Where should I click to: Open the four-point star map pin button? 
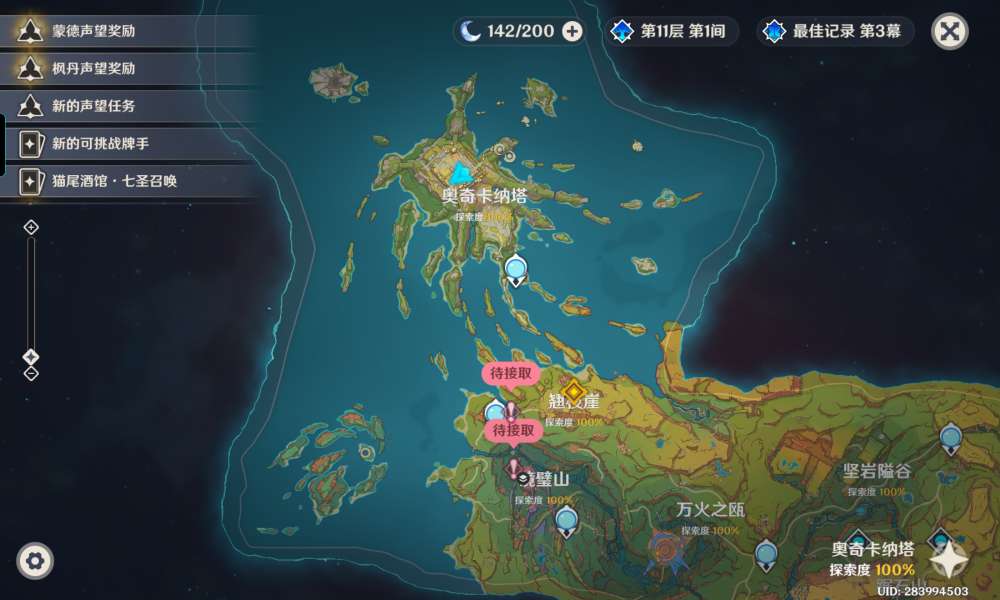(x=949, y=561)
